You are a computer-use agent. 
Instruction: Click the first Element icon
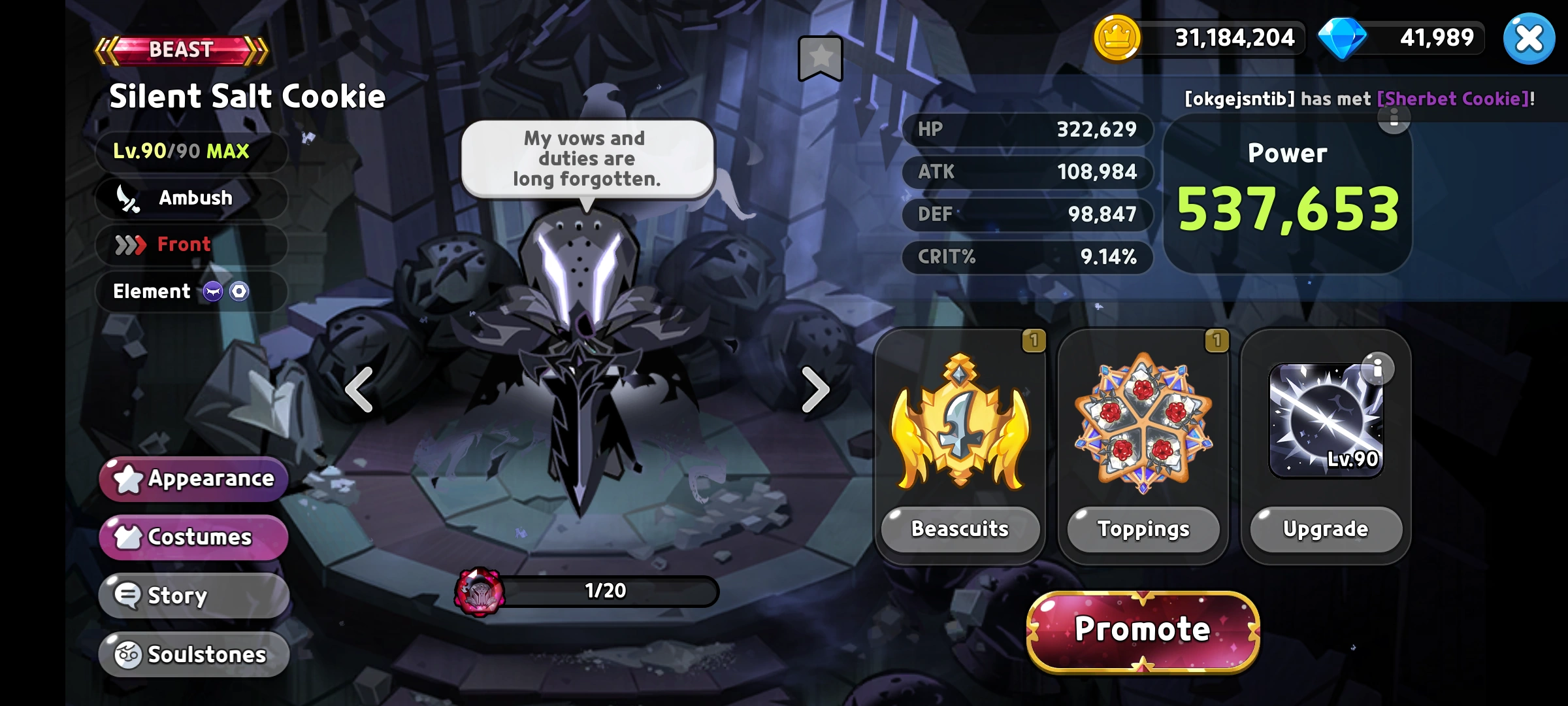pos(212,292)
